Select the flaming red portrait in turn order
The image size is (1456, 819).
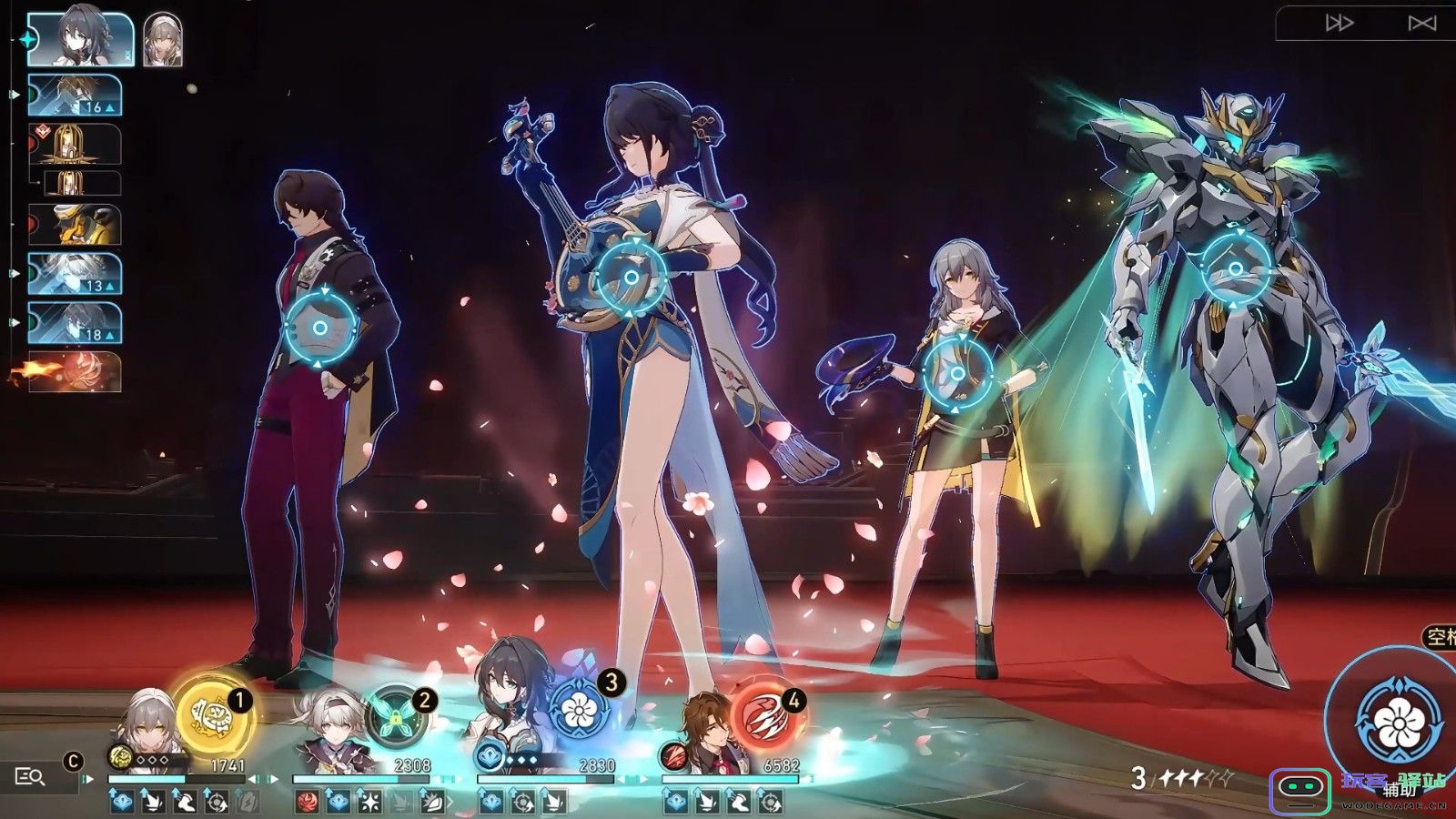75,371
